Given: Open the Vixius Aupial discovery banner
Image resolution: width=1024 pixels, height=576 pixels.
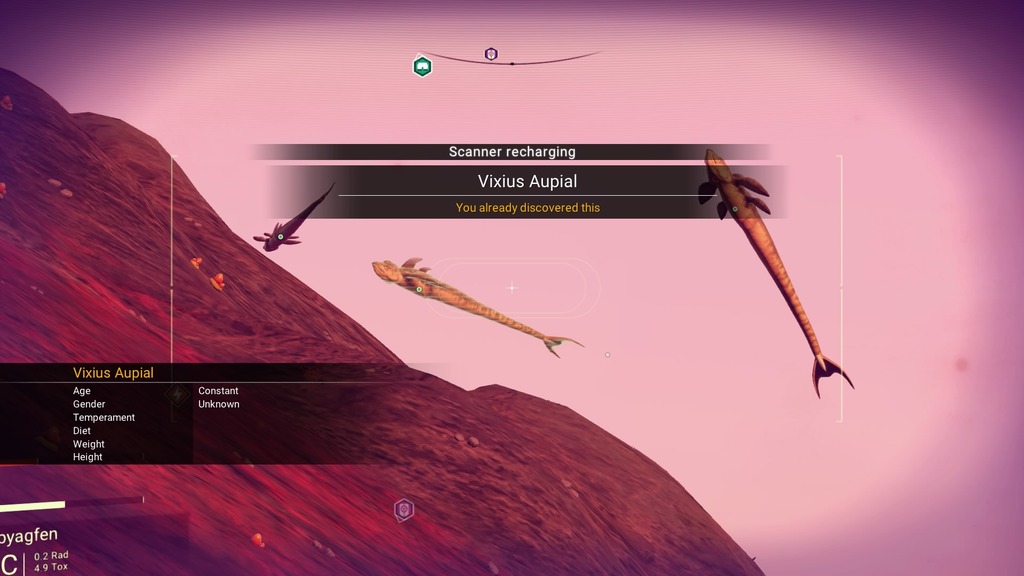Looking at the screenshot, I should [527, 182].
